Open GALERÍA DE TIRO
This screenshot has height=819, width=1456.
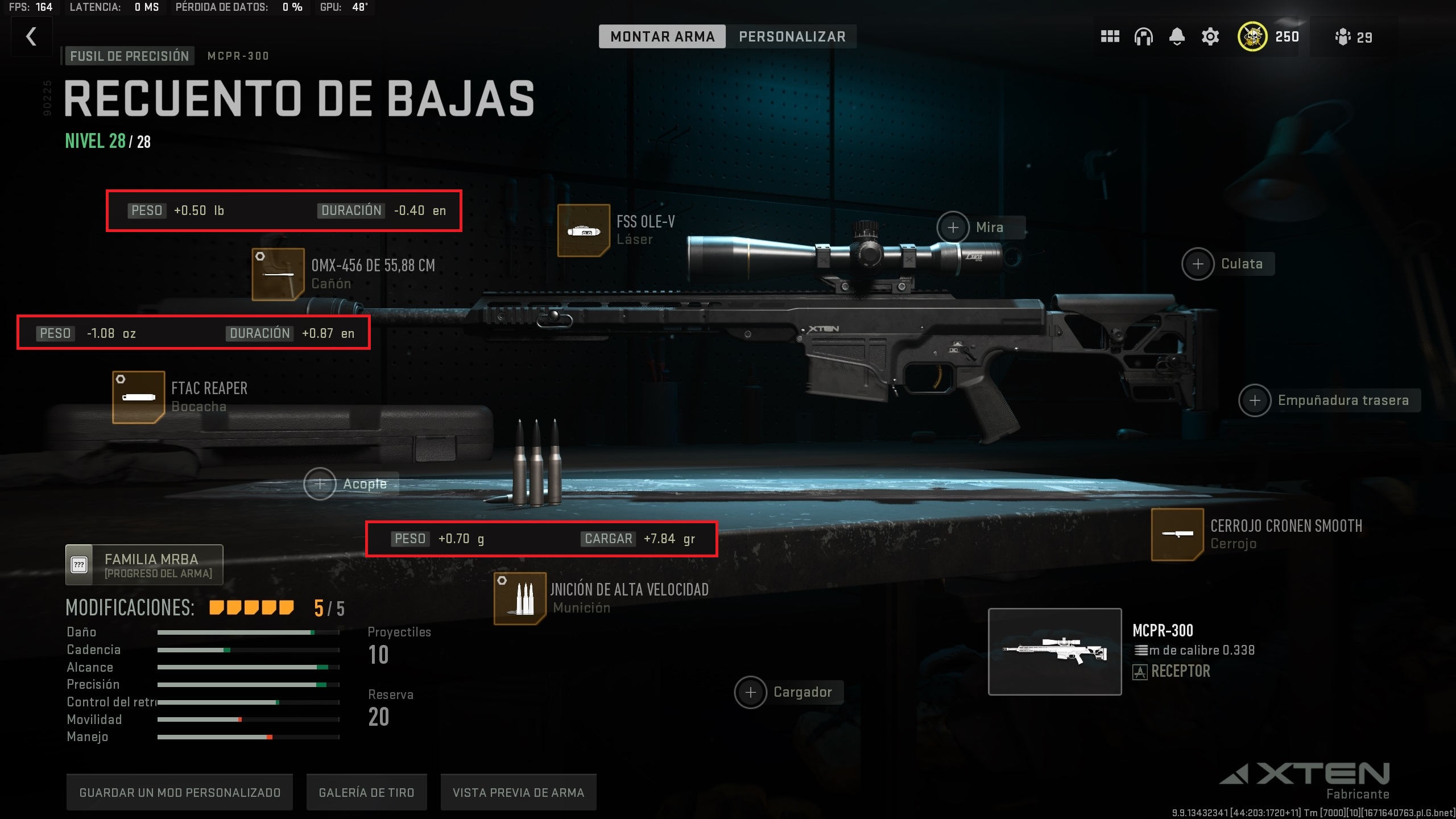367,792
